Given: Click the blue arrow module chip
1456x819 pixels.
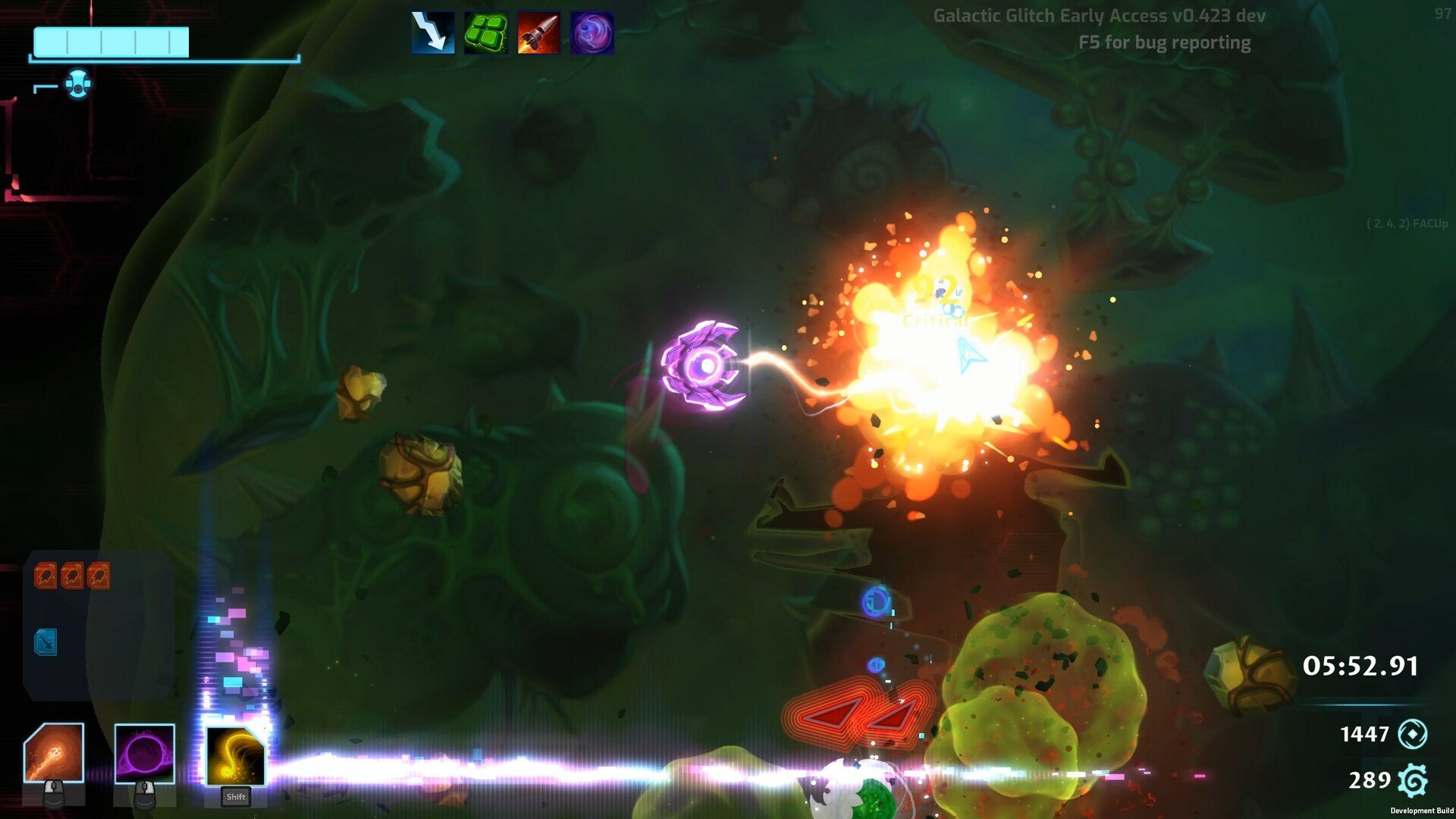Looking at the screenshot, I should pos(45,642).
